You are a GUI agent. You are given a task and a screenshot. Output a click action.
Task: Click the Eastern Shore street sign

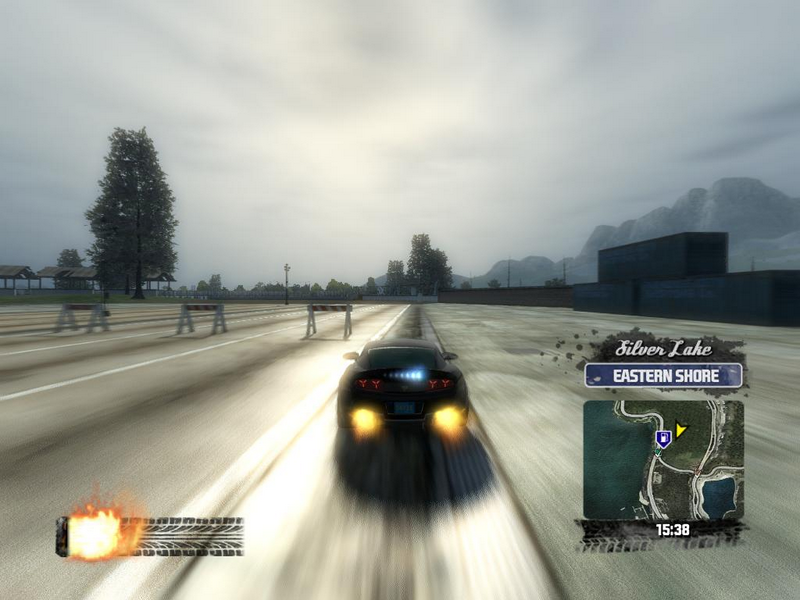pos(664,376)
